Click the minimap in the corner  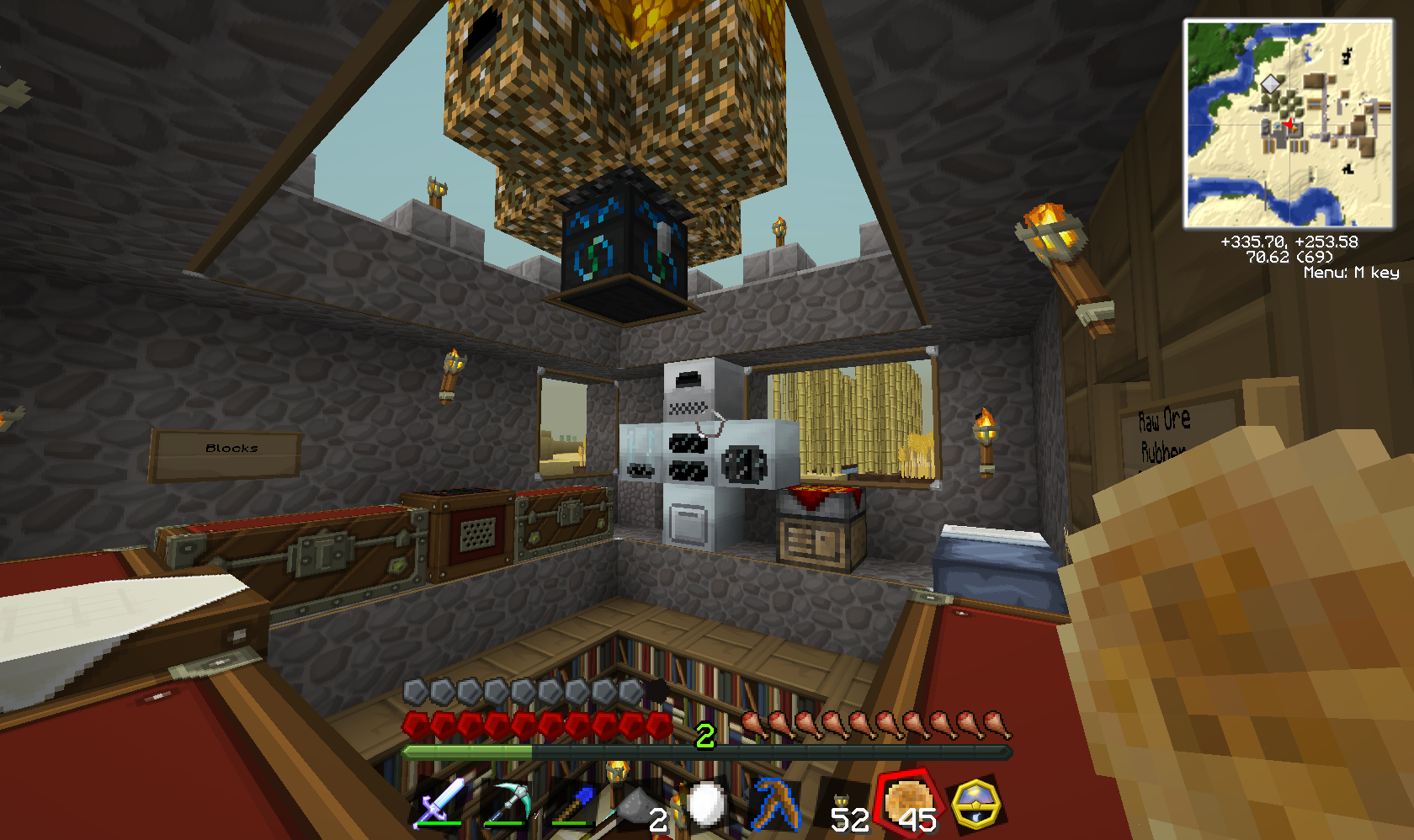tap(1289, 125)
